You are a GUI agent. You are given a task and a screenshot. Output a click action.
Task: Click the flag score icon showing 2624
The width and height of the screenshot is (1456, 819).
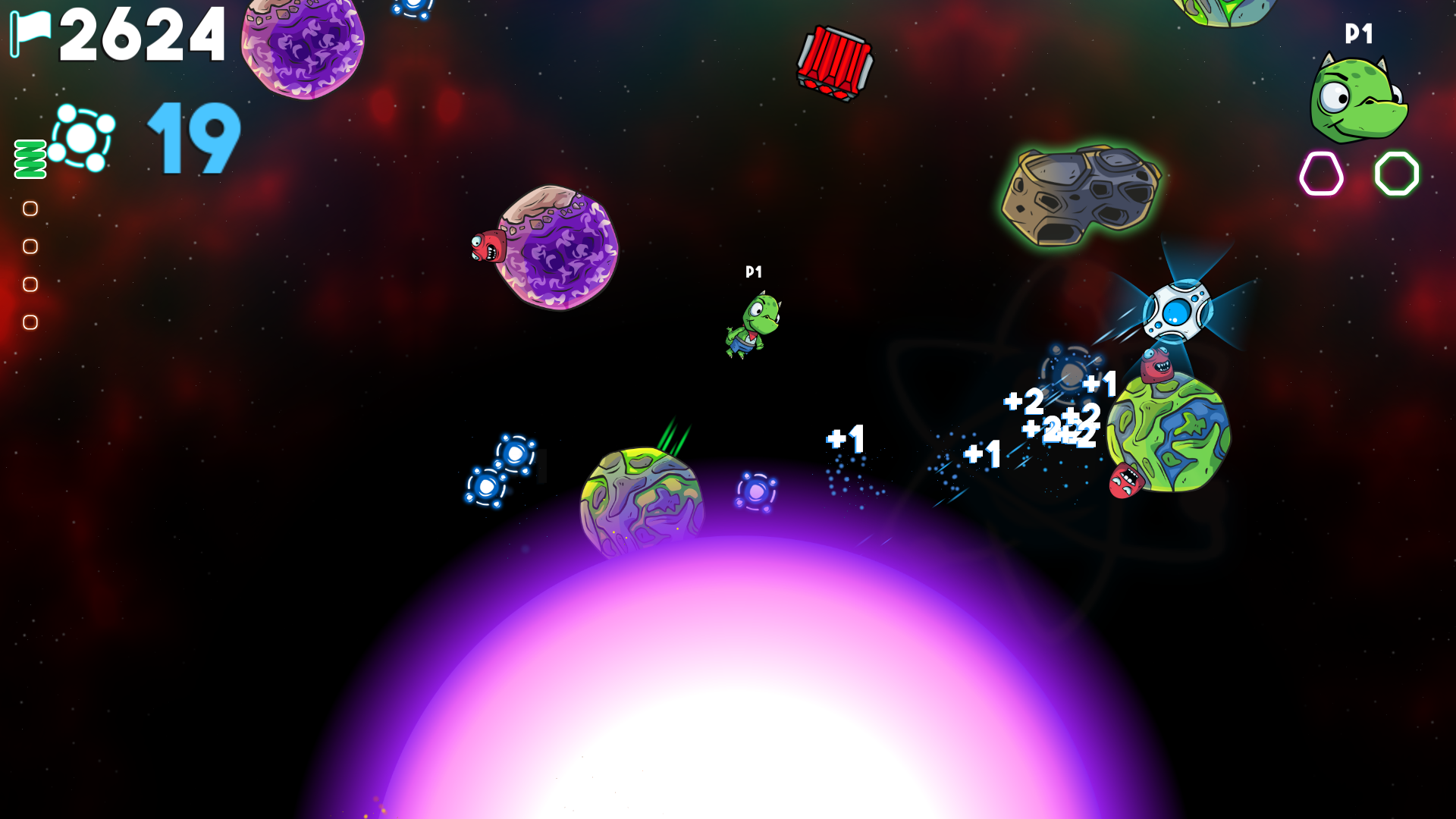(32, 32)
